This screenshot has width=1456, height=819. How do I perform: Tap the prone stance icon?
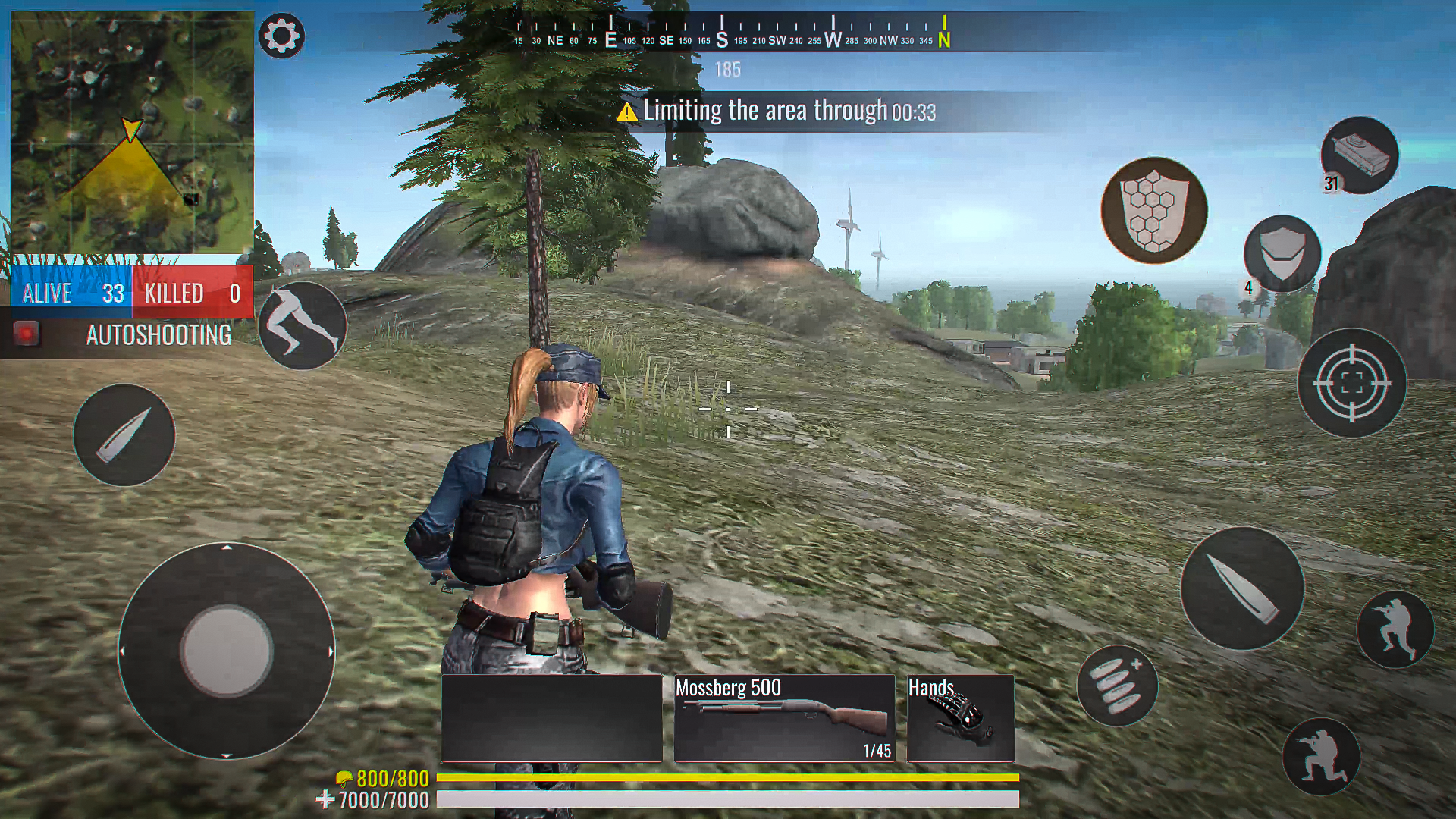(x=1320, y=755)
